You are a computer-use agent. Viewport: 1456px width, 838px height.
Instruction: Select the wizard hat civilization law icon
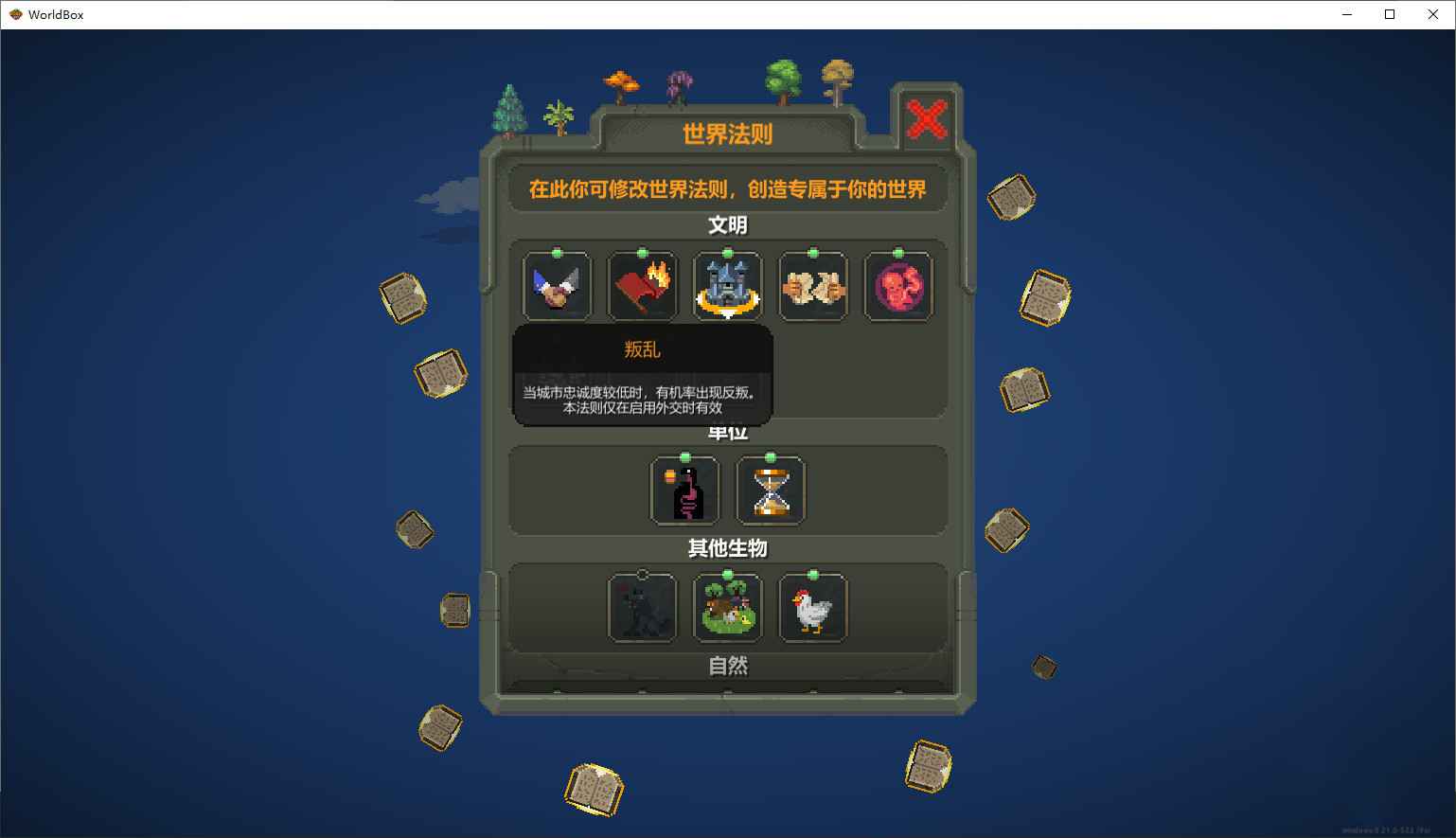tap(557, 285)
